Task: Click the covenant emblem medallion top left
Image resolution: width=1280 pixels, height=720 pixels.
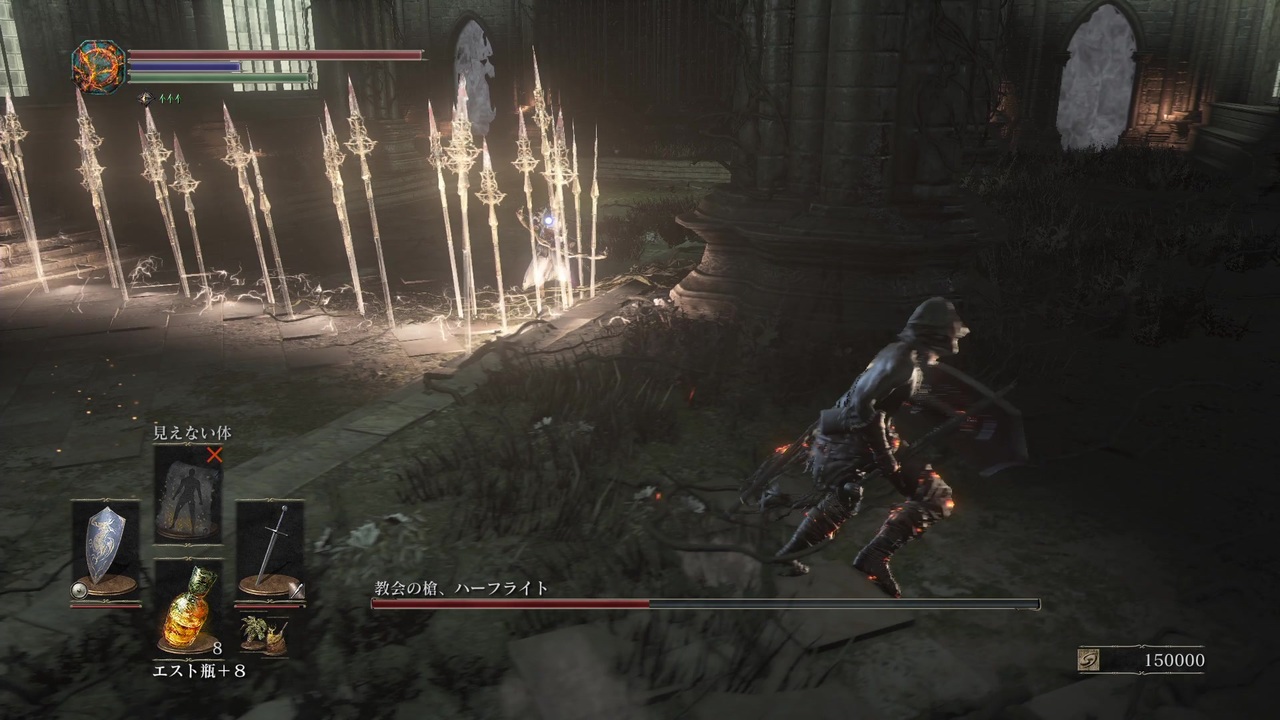Action: click(100, 66)
